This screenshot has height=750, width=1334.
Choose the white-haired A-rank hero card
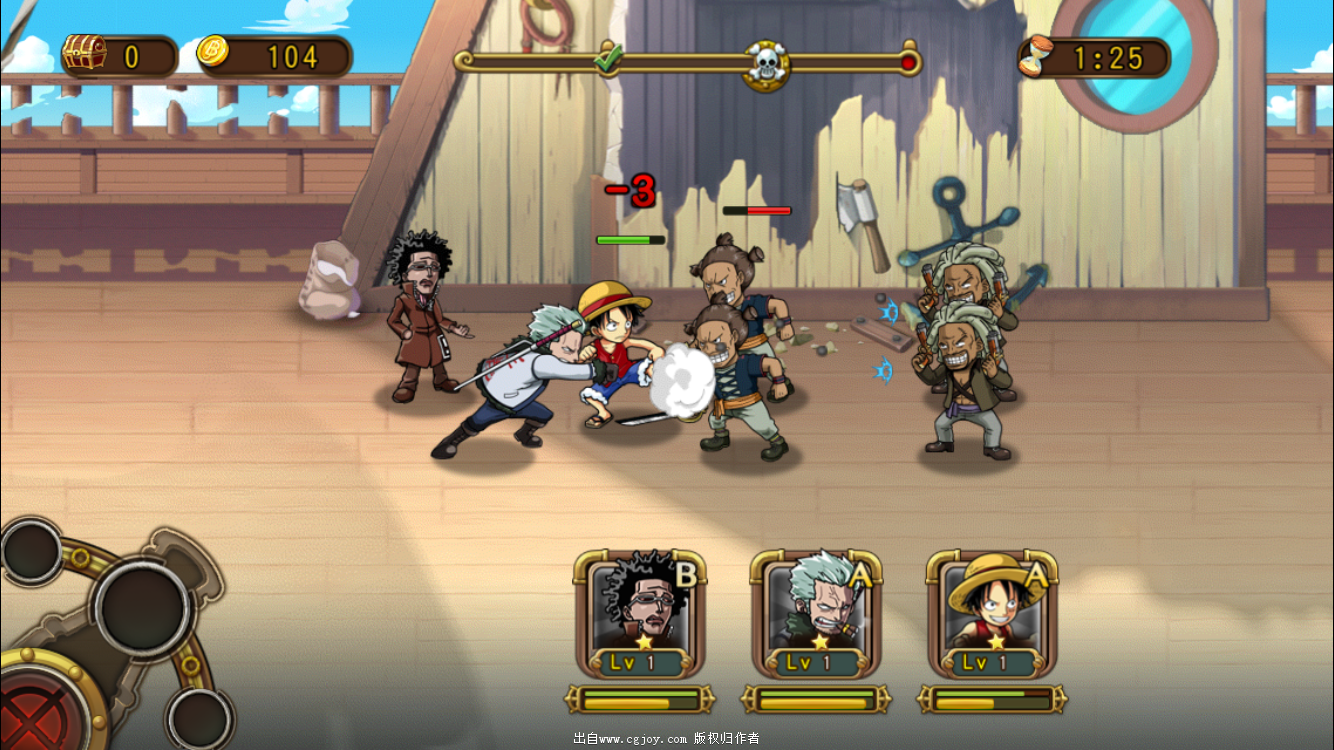tap(816, 612)
